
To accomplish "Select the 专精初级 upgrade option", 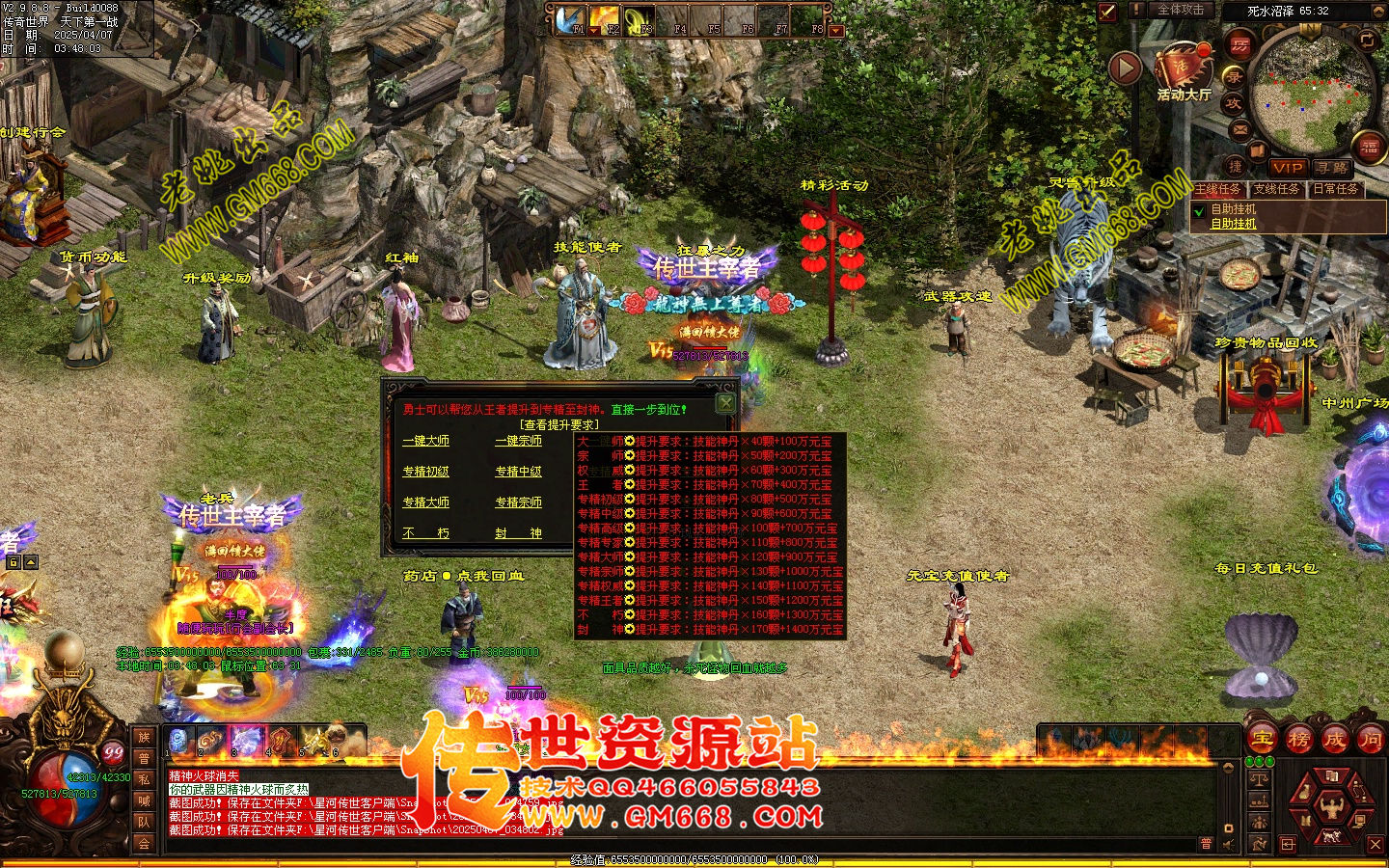I will click(425, 472).
